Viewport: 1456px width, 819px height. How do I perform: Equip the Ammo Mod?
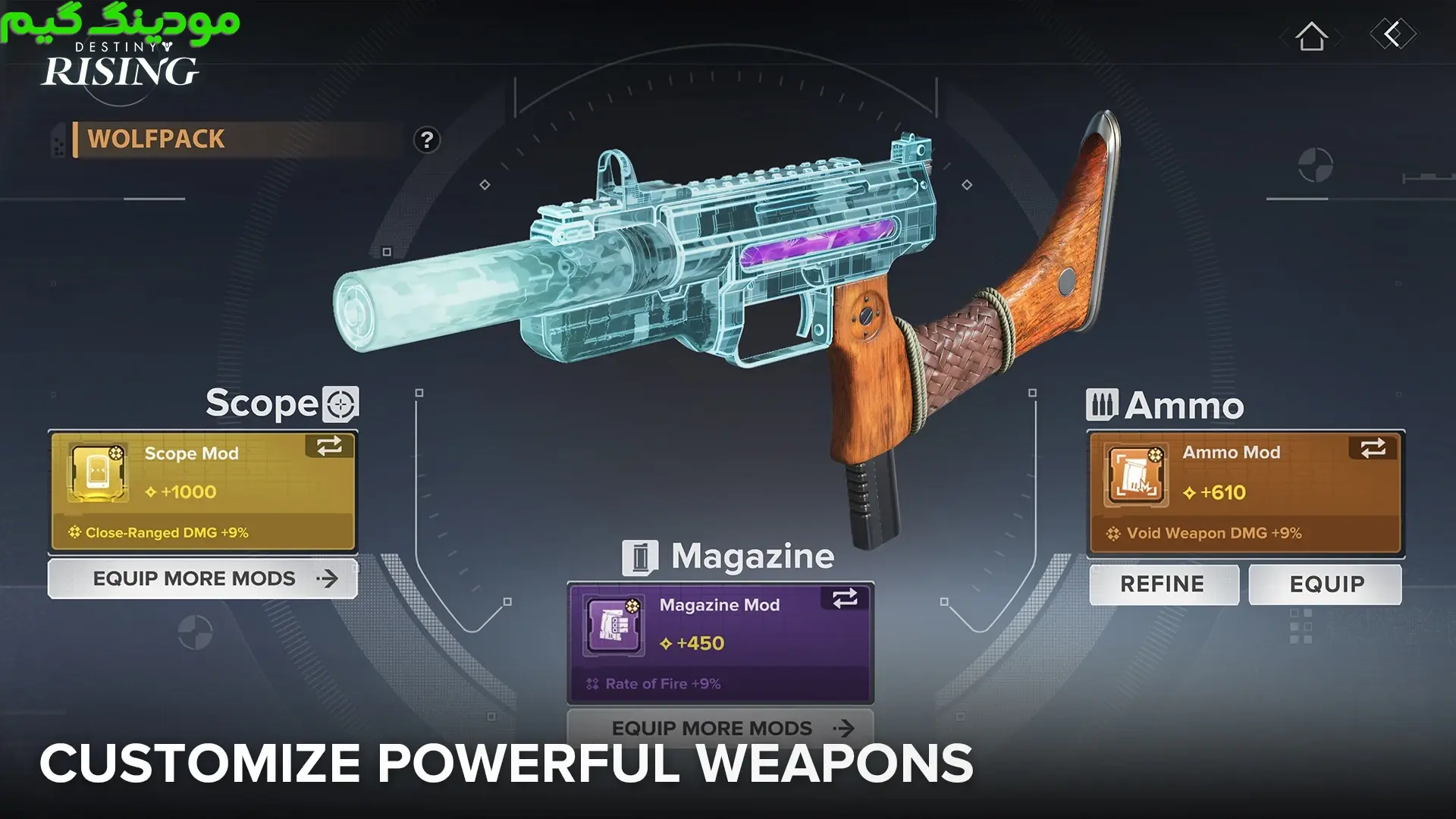[1326, 584]
